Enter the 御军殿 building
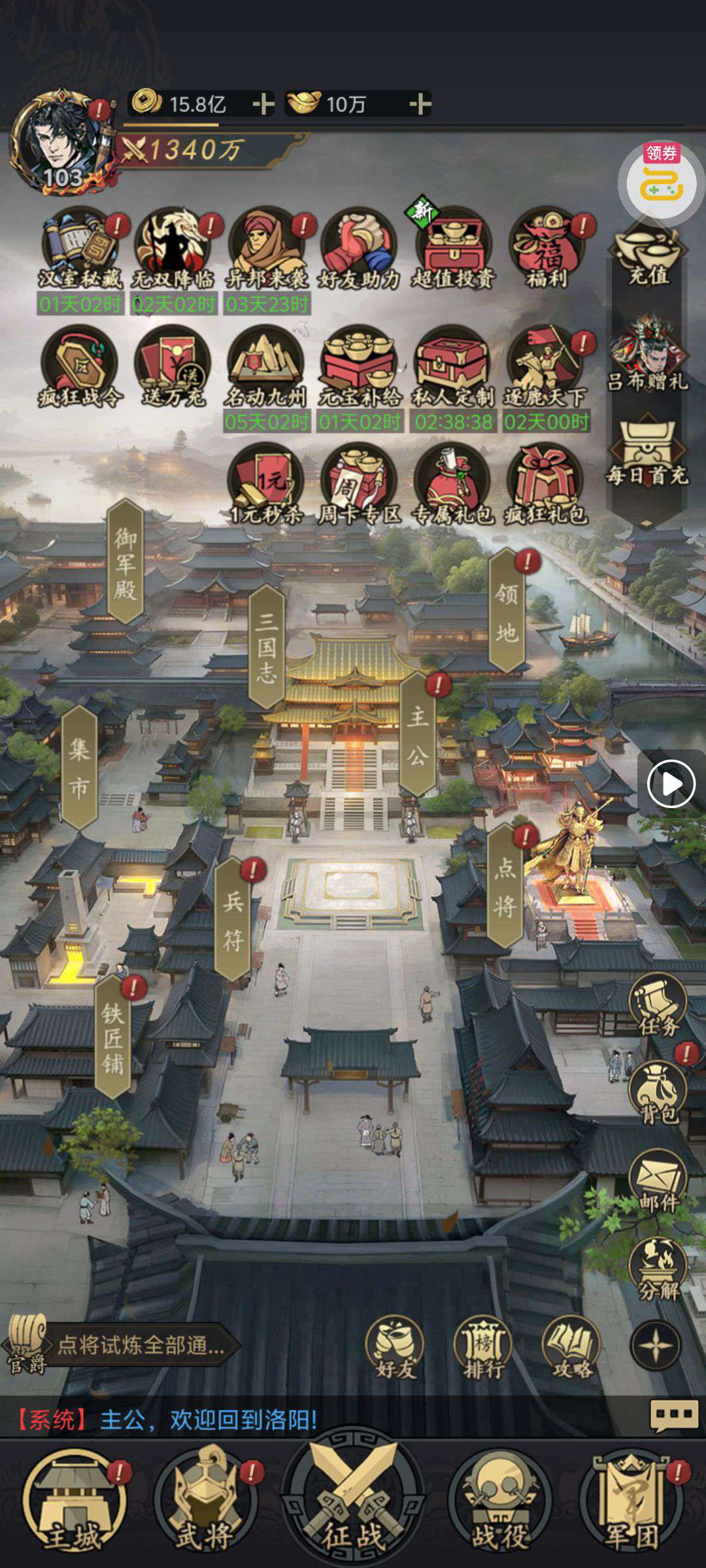This screenshot has width=706, height=1568. tap(125, 563)
